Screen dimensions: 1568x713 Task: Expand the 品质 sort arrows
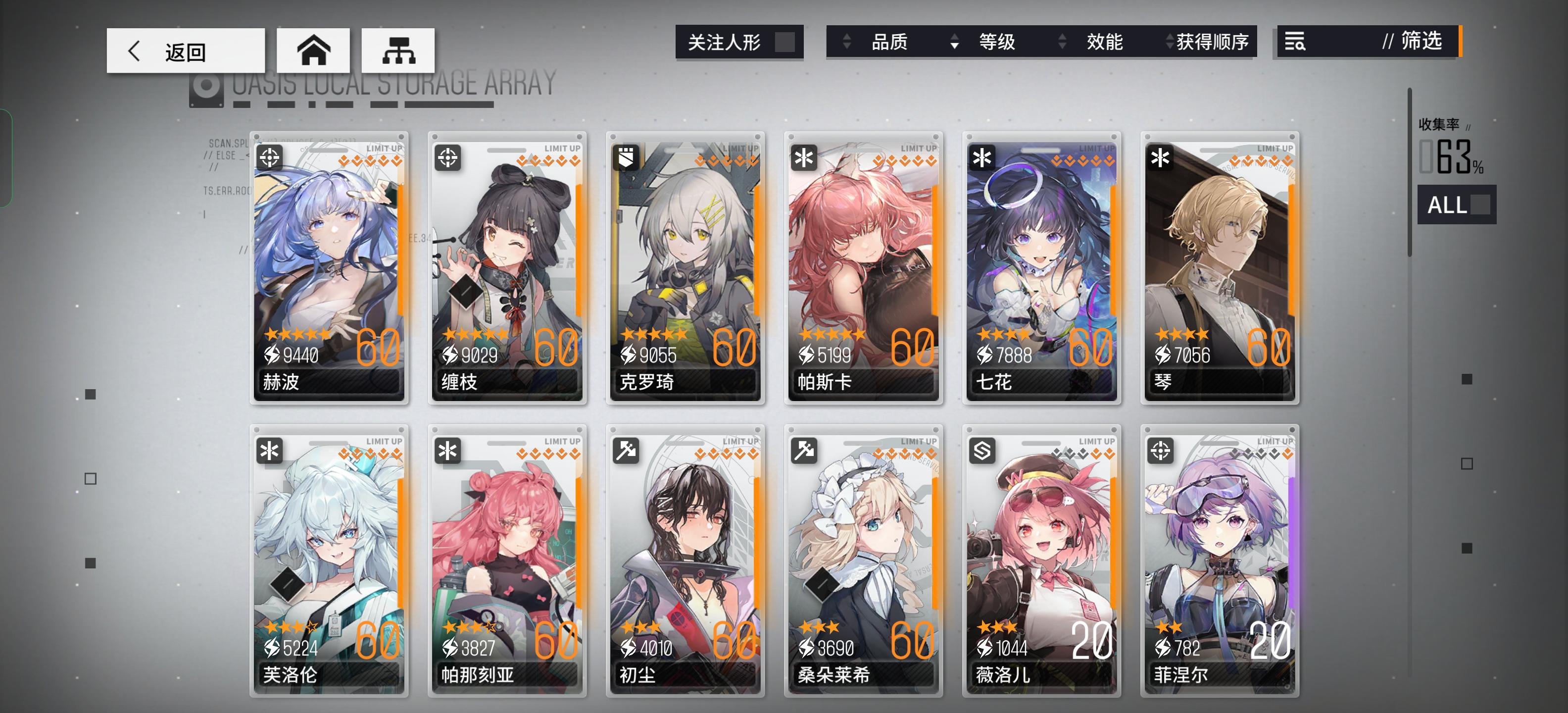pos(847,43)
